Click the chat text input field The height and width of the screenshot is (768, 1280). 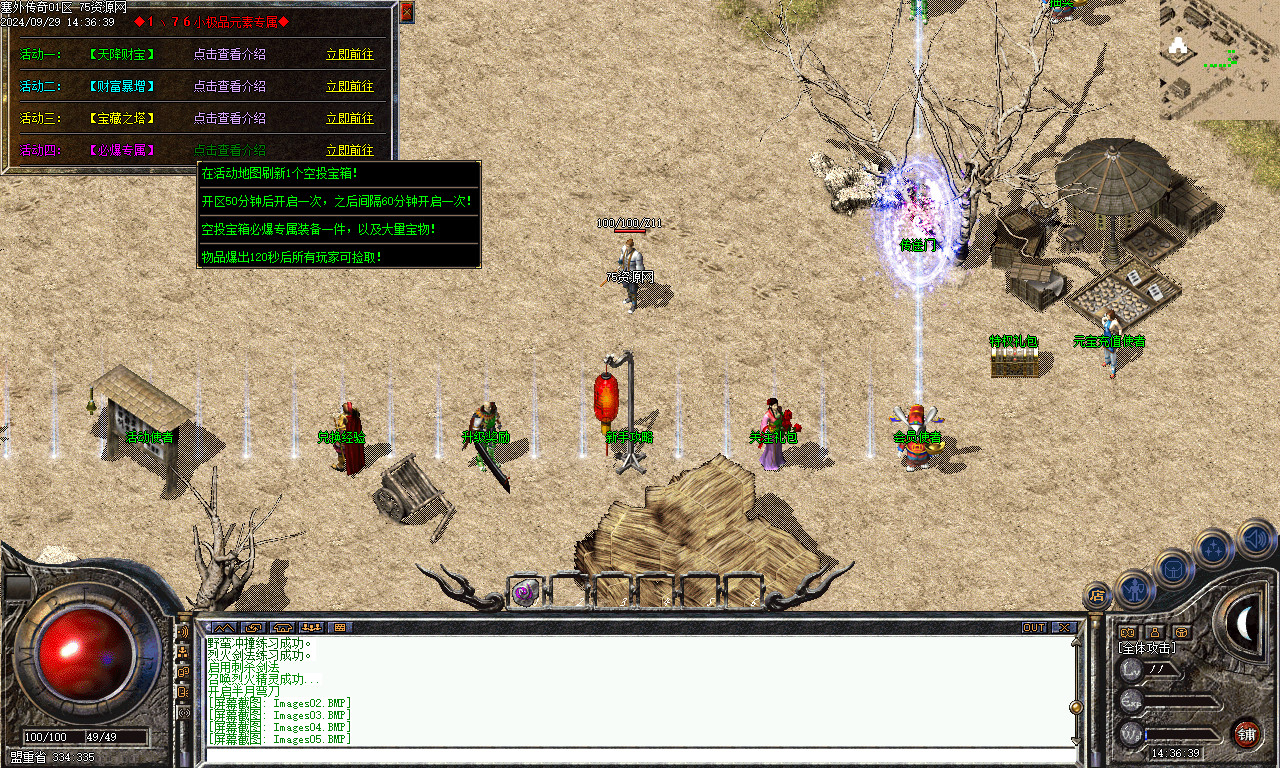point(640,755)
